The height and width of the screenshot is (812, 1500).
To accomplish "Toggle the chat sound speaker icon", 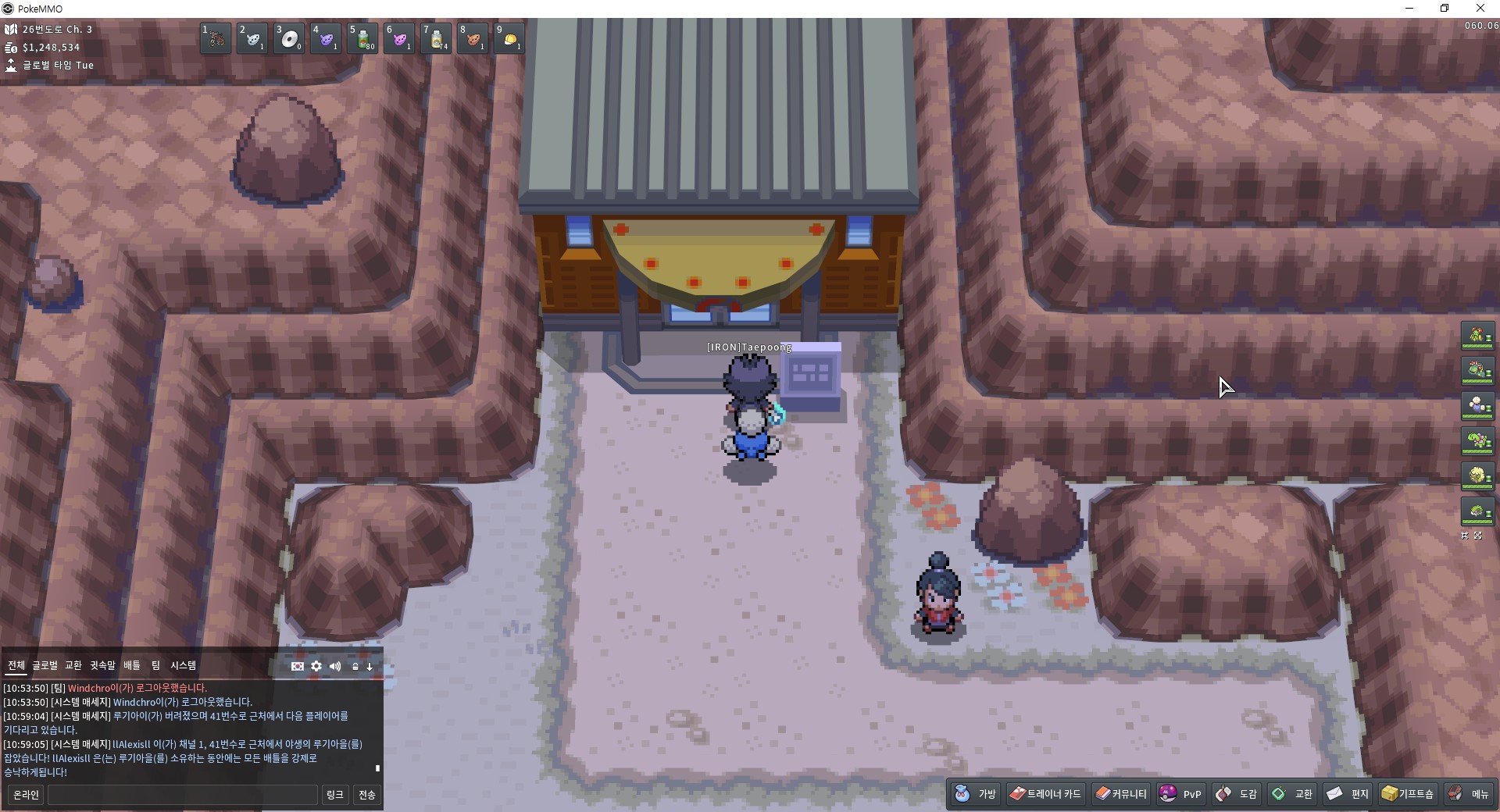I will pyautogui.click(x=335, y=666).
